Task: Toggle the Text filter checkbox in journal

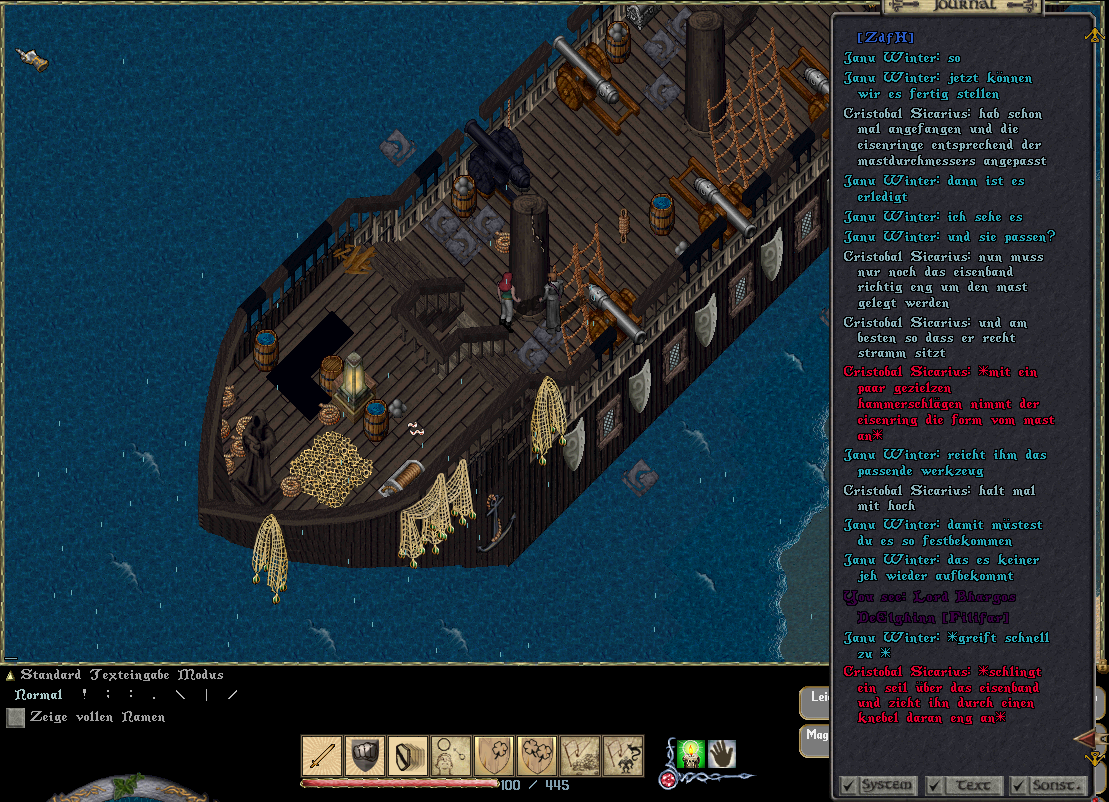Action: click(x=934, y=785)
